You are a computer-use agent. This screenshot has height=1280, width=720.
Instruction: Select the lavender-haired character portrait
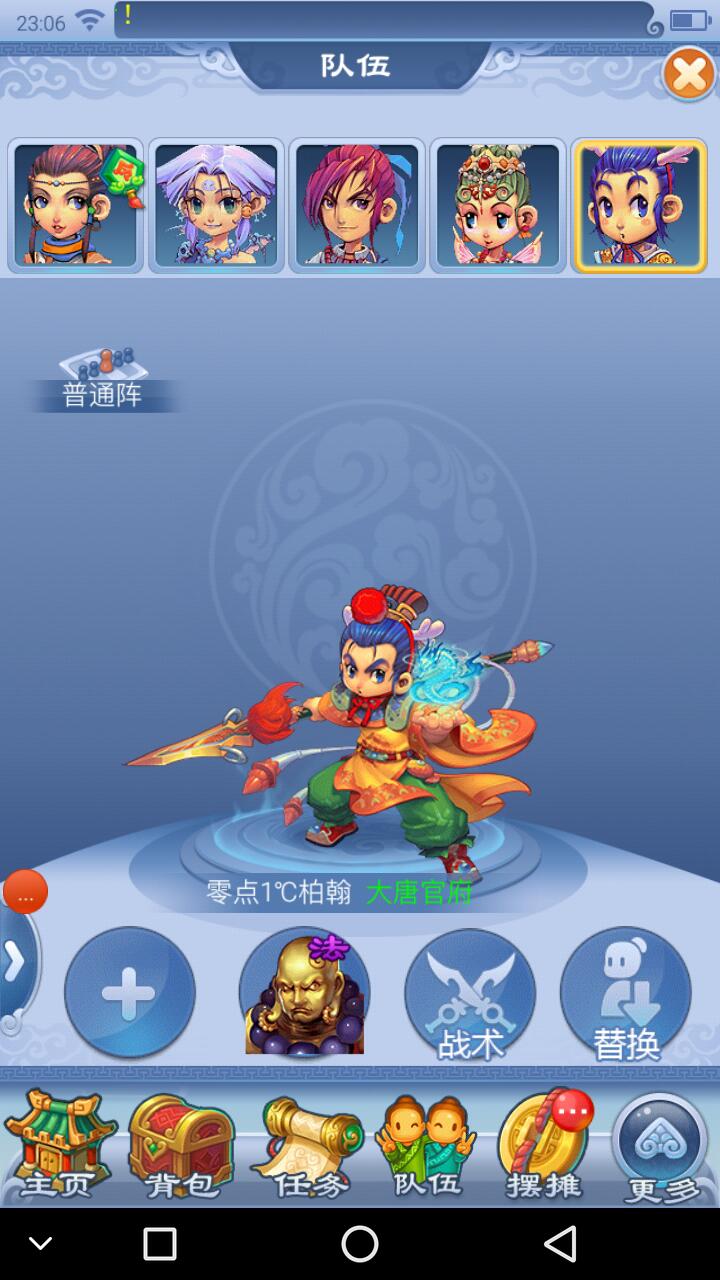217,205
